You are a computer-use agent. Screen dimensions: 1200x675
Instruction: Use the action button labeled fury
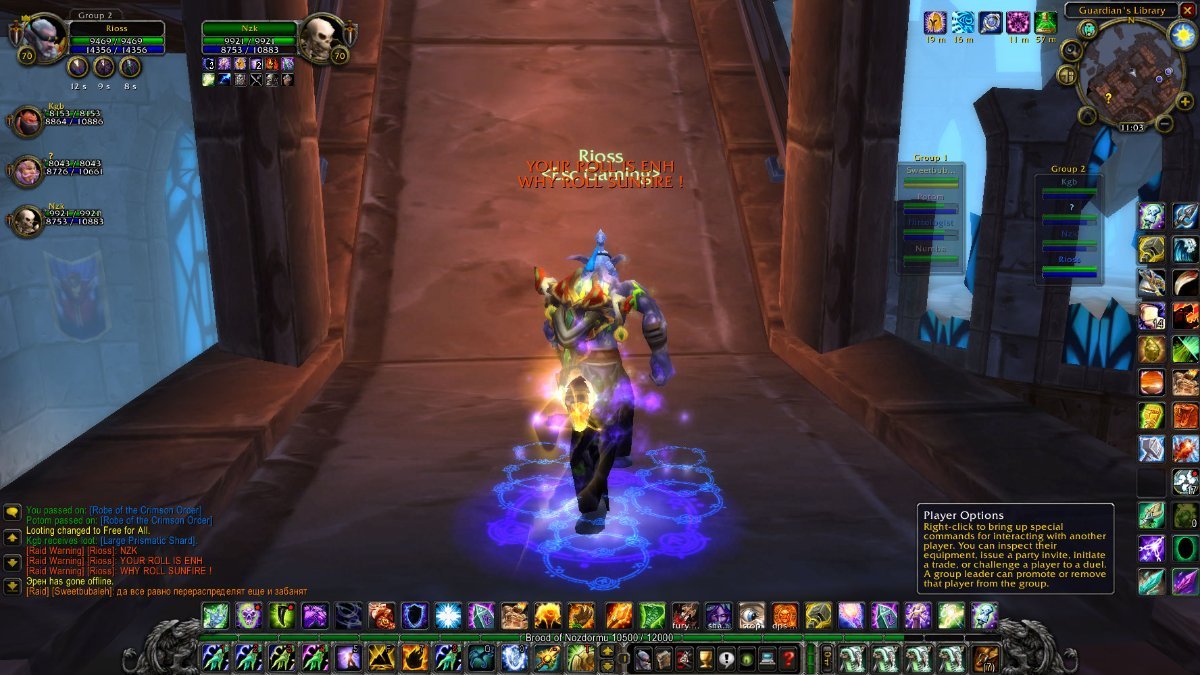pyautogui.click(x=685, y=616)
